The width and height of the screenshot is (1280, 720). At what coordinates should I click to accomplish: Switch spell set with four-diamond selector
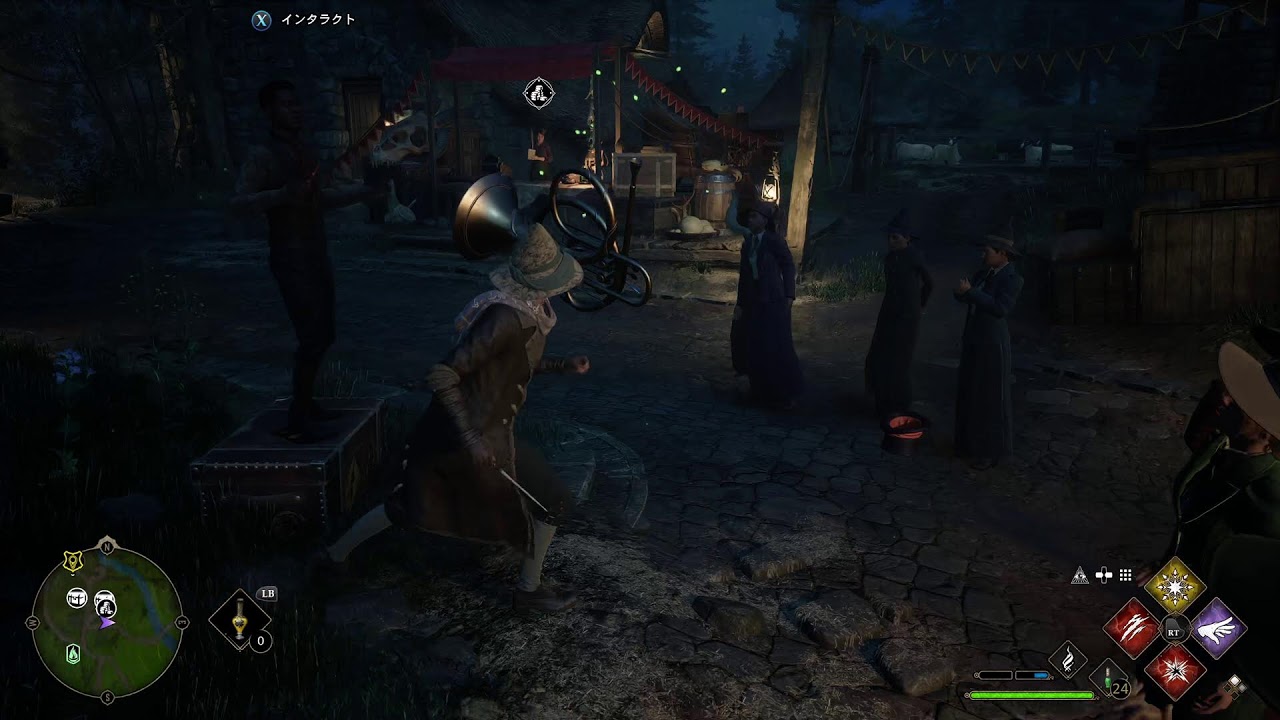point(1235,686)
